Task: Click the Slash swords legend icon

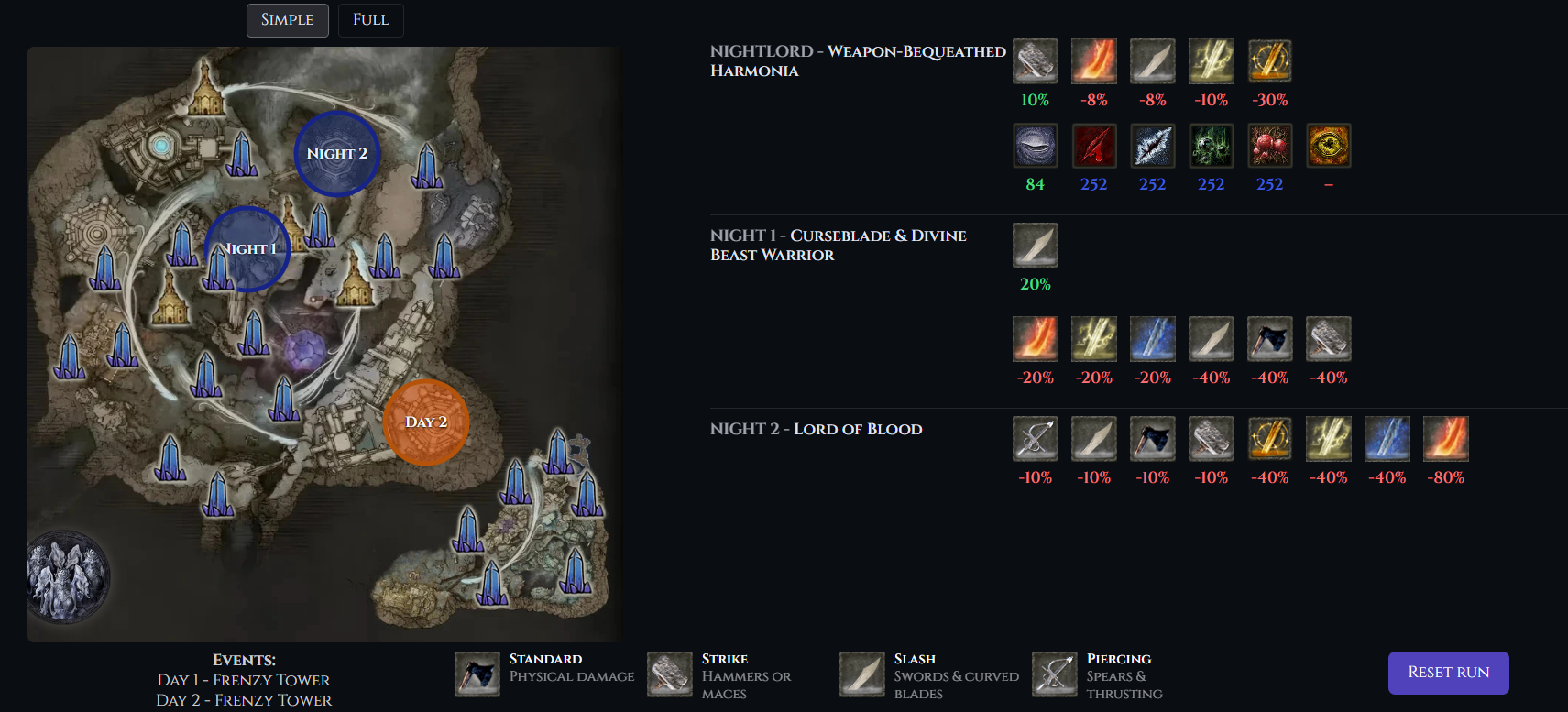Action: pyautogui.click(x=862, y=674)
